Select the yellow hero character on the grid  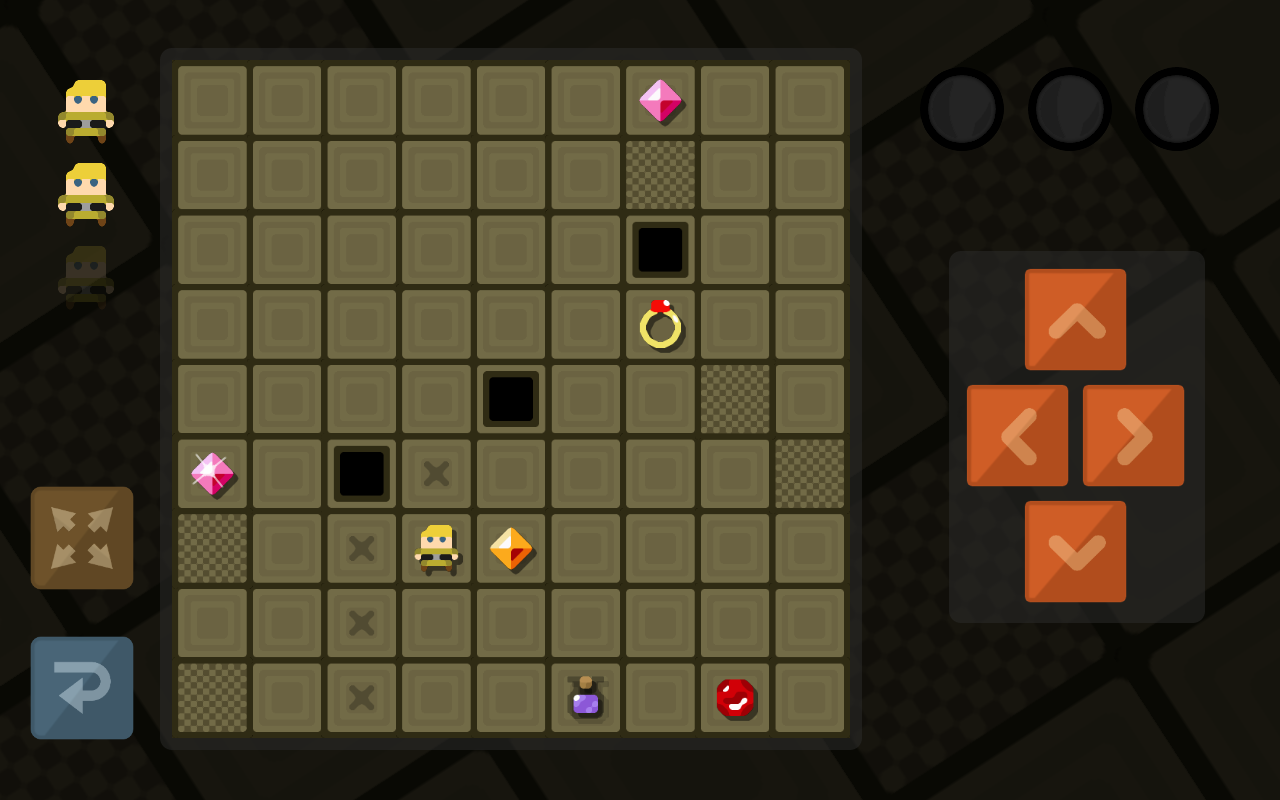pos(436,548)
